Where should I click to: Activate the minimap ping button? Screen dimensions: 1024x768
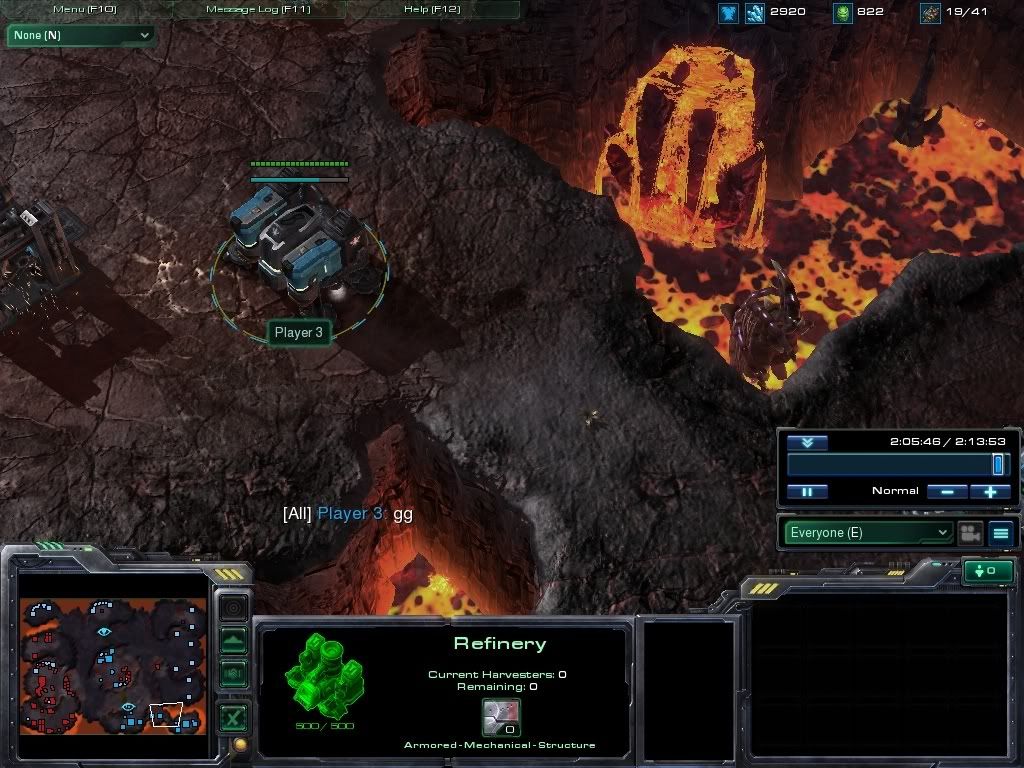233,607
